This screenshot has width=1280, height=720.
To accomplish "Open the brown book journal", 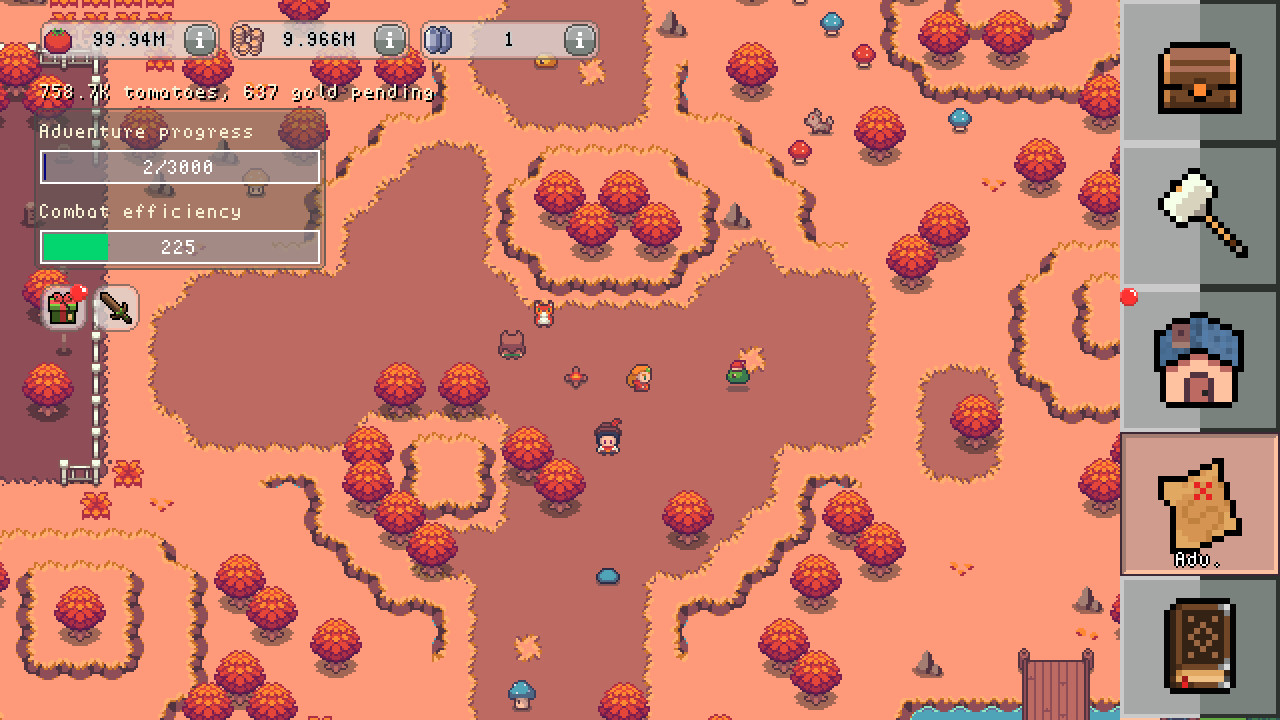I will [1199, 643].
